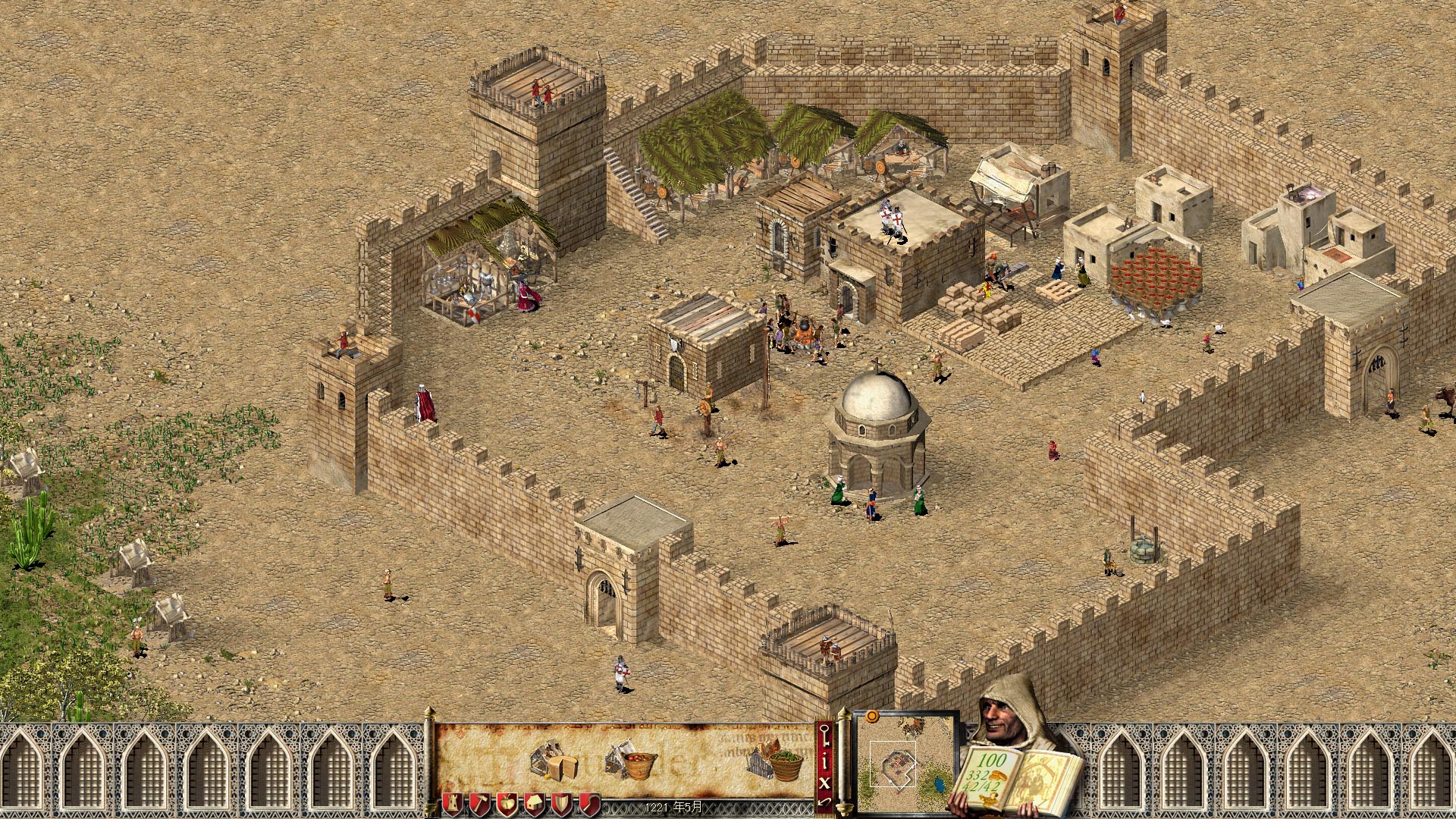Open the castle buildings category
This screenshot has width=1456, height=819.
(x=453, y=804)
